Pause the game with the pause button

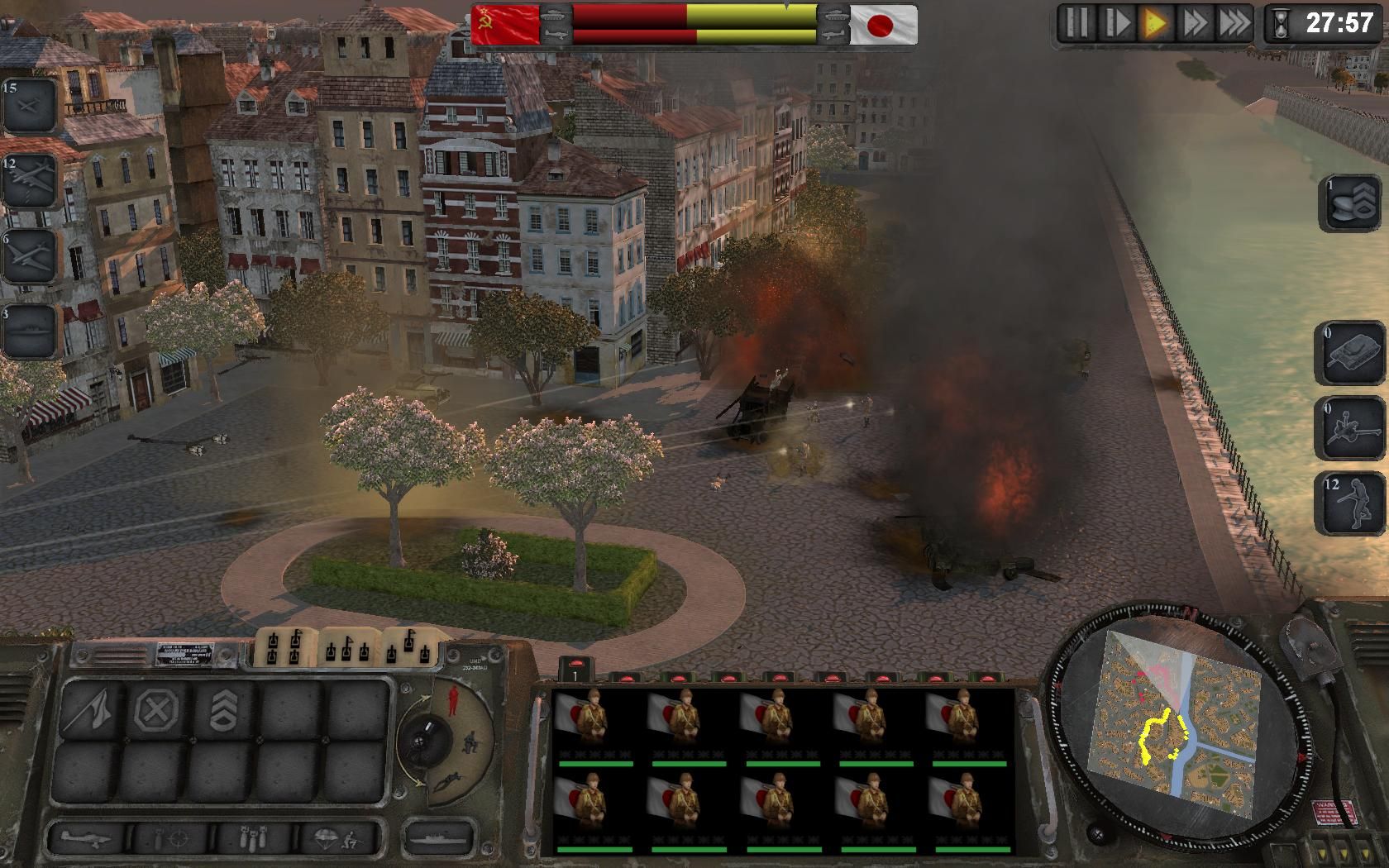tap(1076, 23)
